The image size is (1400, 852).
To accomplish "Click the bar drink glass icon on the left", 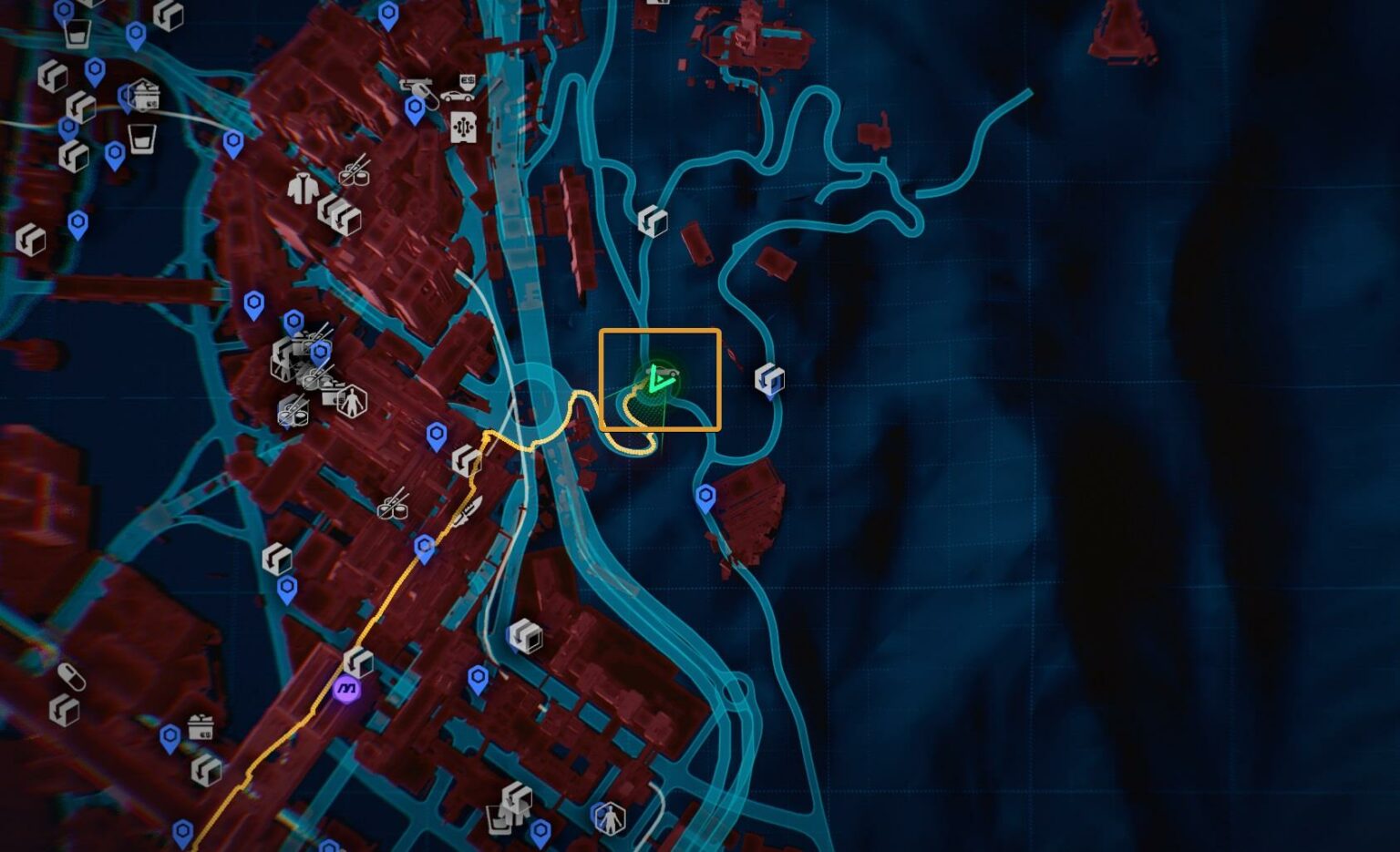I will pos(142,139).
